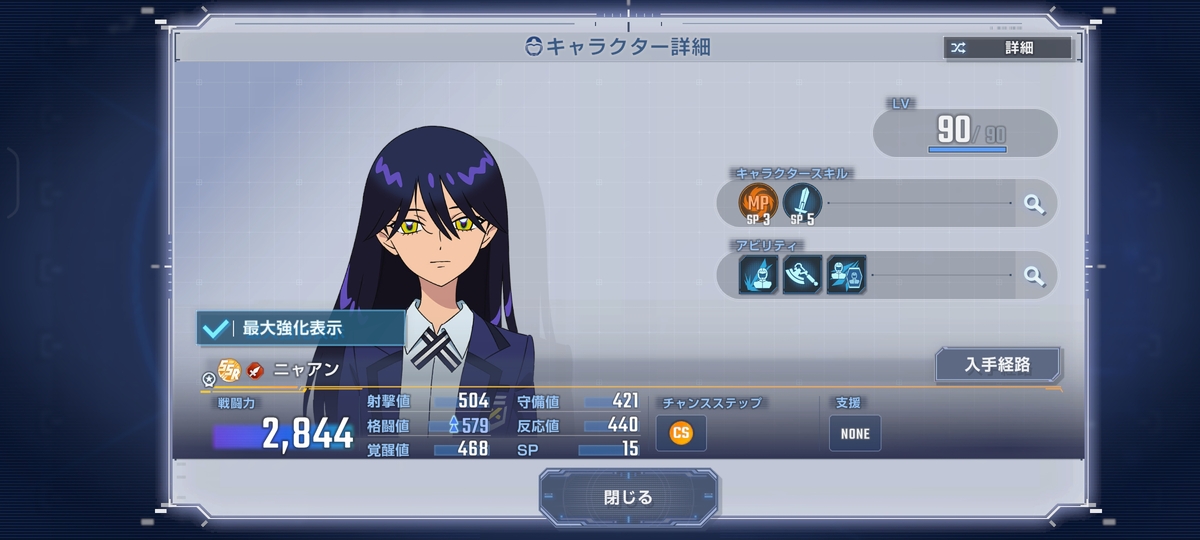The width and height of the screenshot is (1200, 540).
Task: Click the CS chance step icon
Action: (x=681, y=433)
